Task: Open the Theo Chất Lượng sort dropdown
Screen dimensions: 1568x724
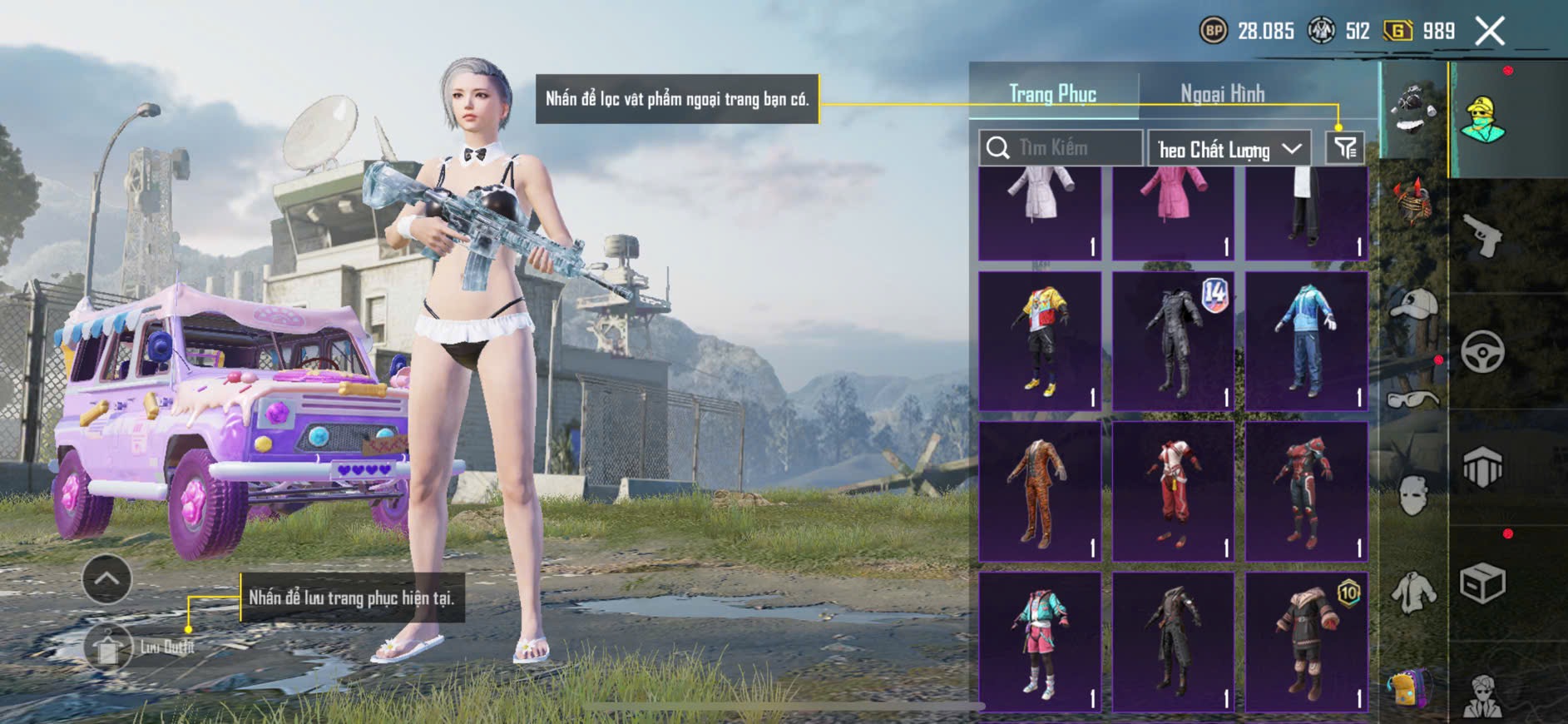Action: pos(1229,149)
